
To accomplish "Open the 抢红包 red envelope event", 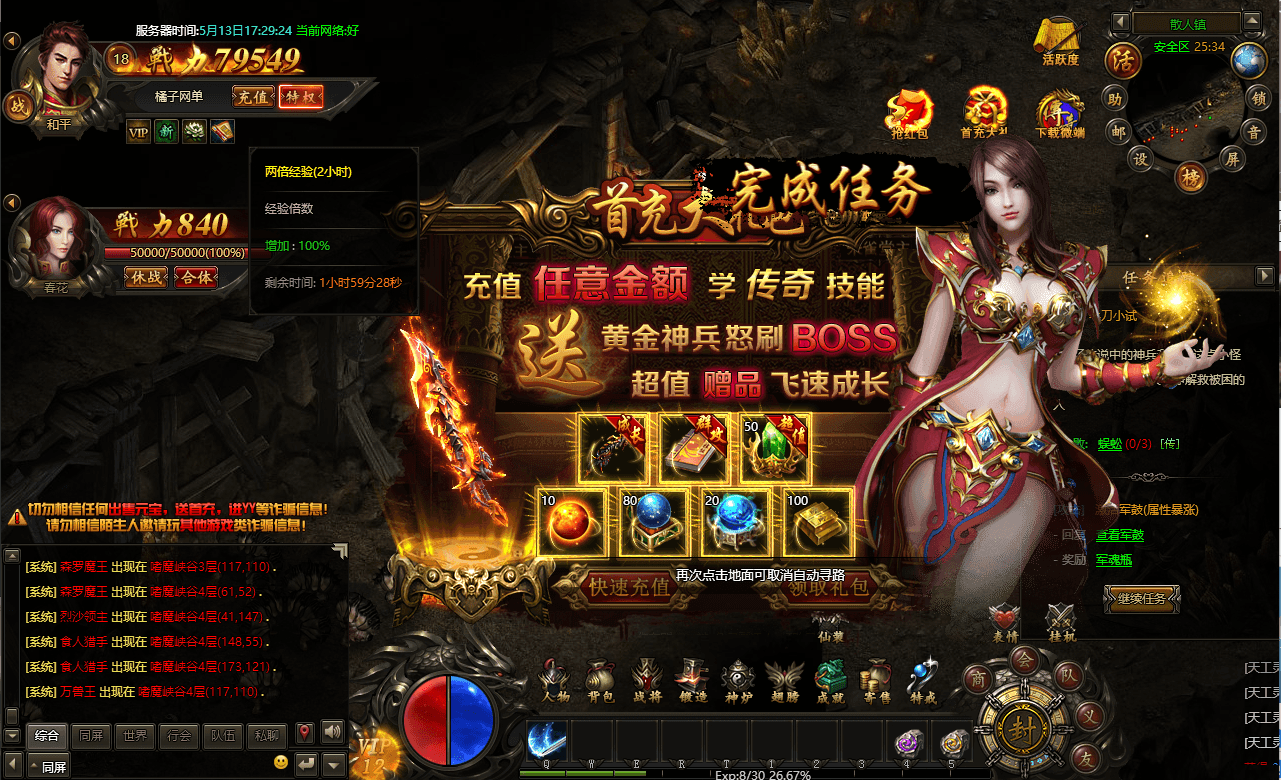I will pos(911,112).
